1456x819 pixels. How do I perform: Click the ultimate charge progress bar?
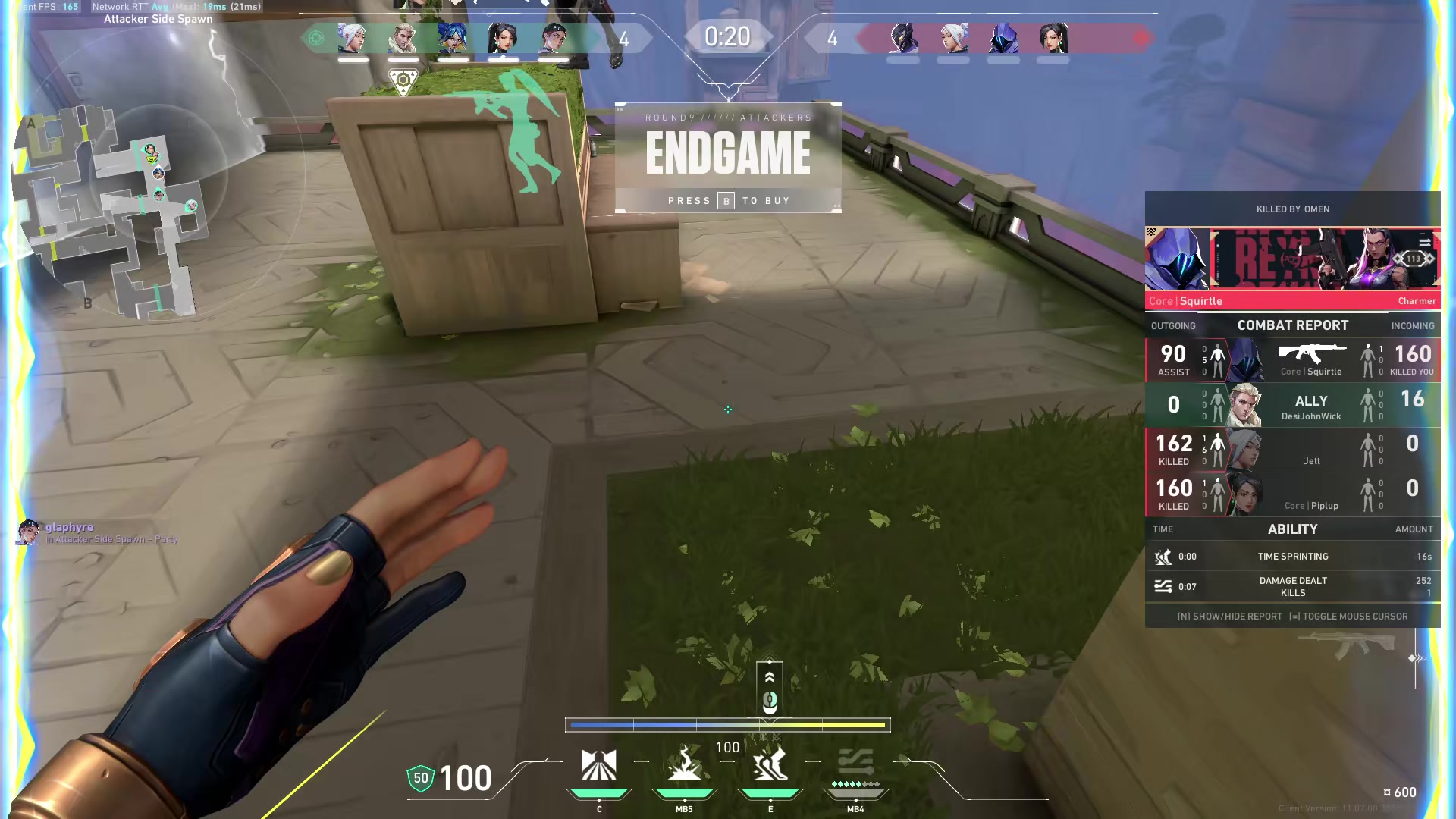[x=728, y=725]
